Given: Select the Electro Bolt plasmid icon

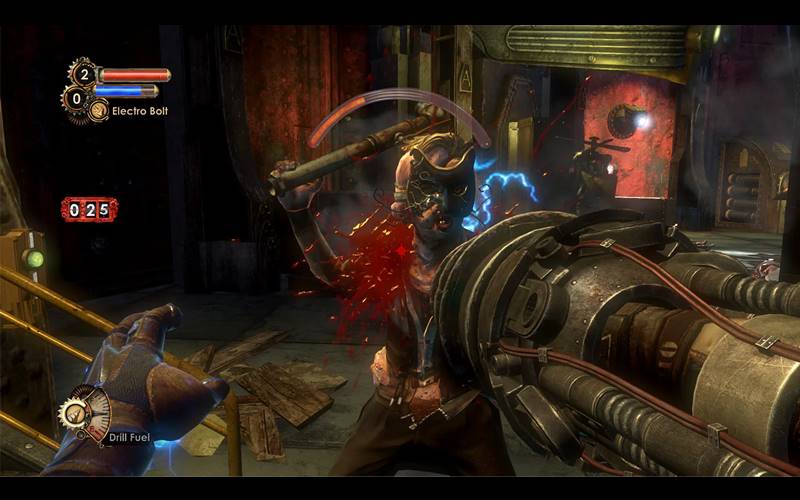Looking at the screenshot, I should (98, 110).
